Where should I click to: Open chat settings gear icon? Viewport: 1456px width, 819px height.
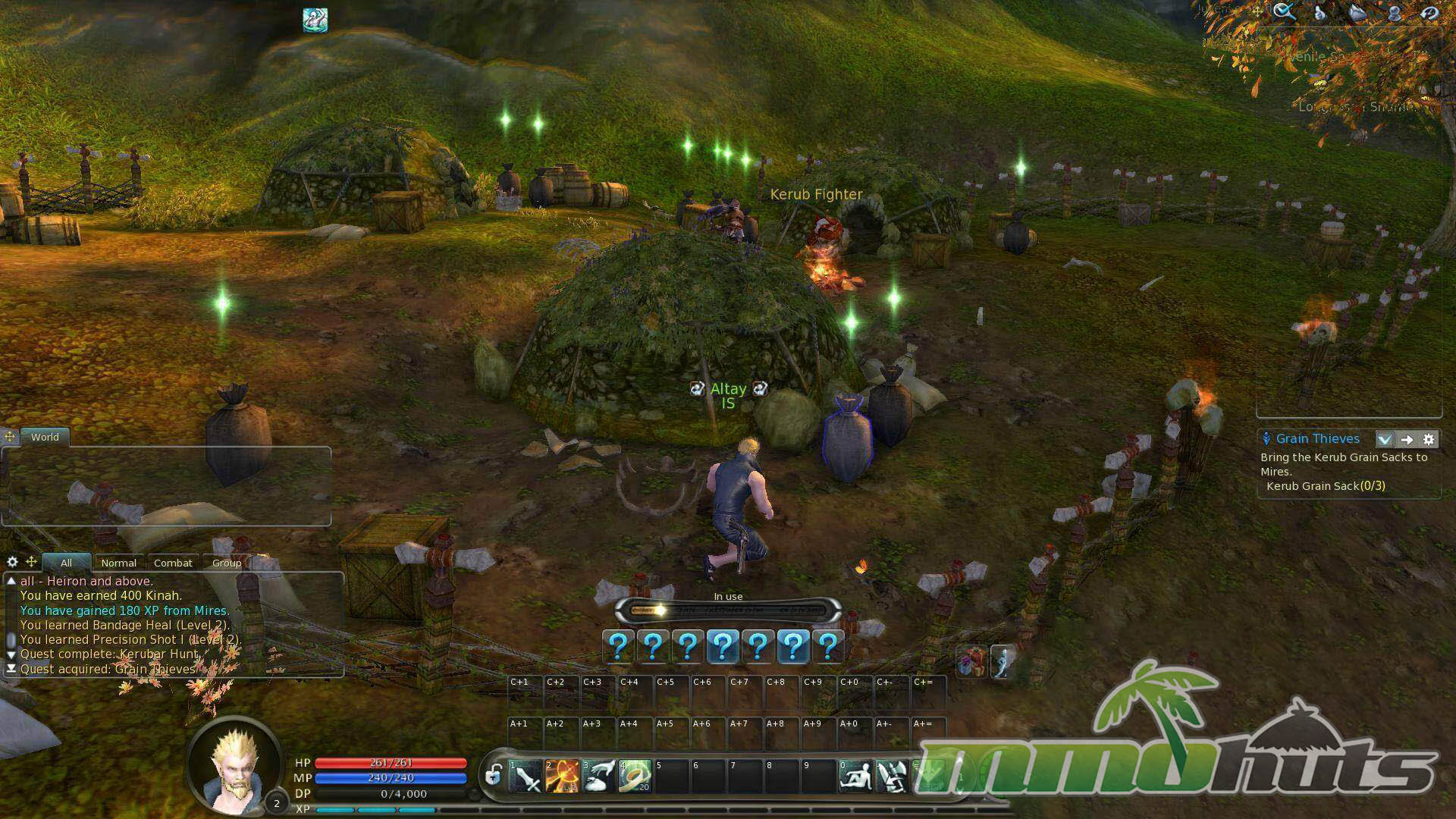[12, 562]
